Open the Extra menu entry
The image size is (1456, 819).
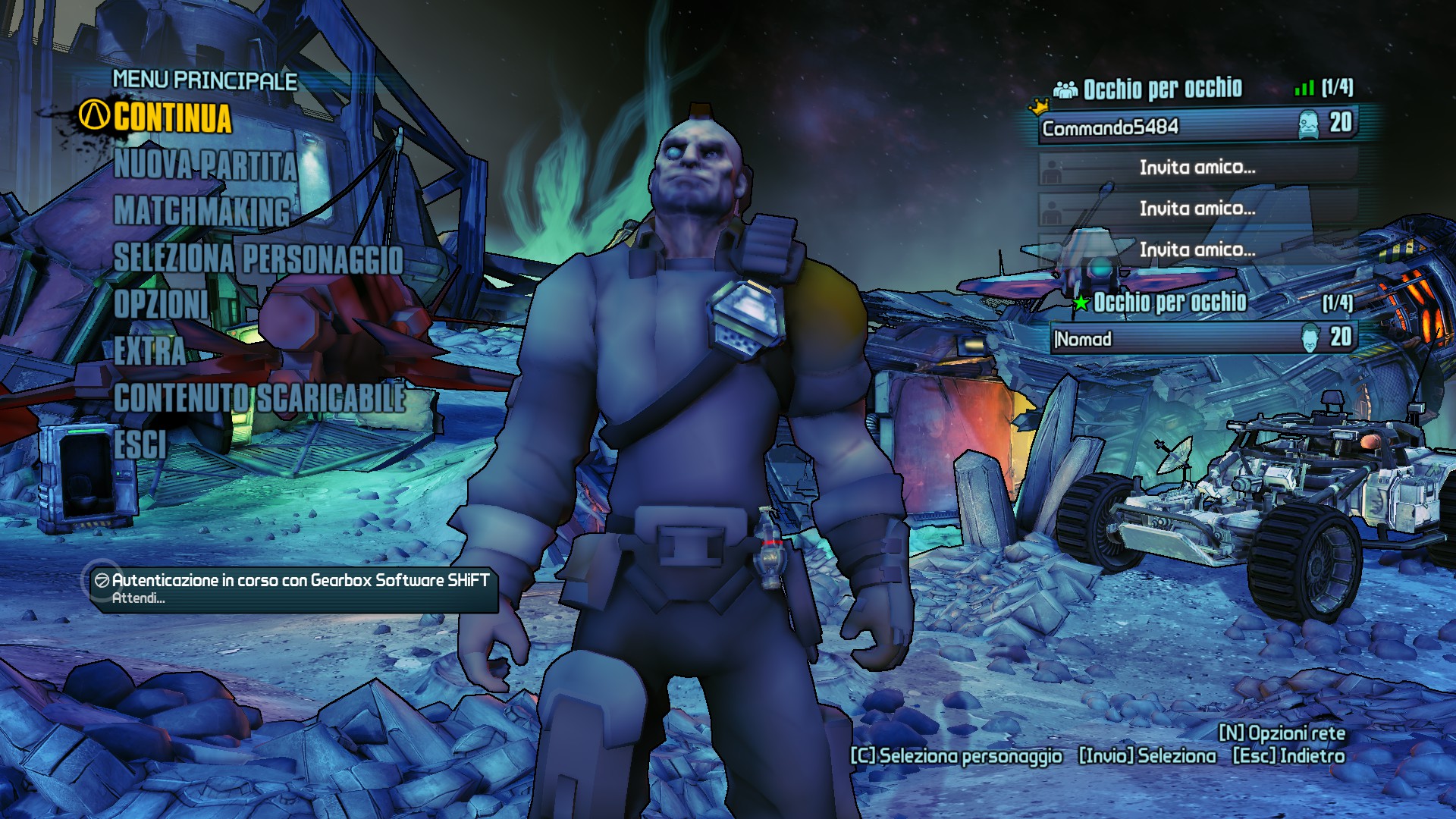point(149,351)
